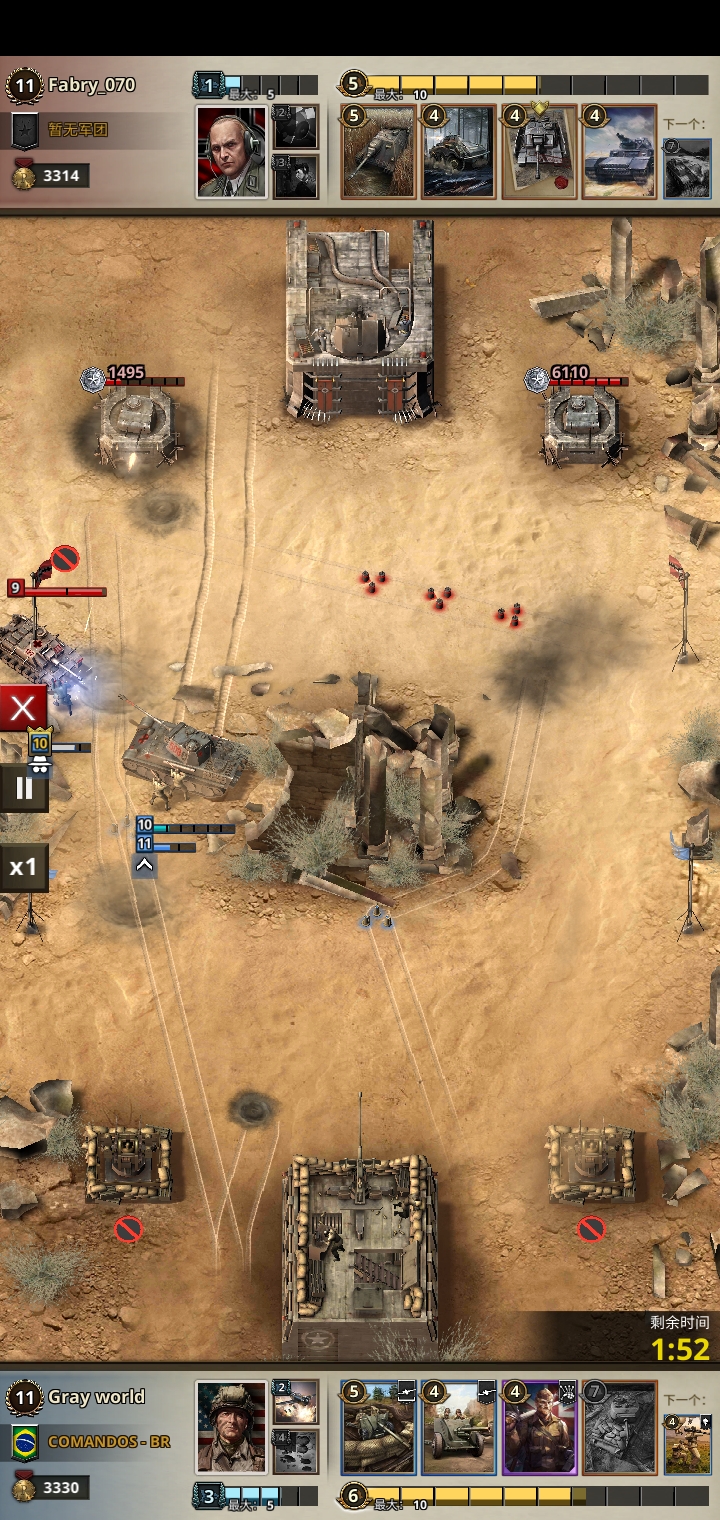Pause the battle playback
720x1520 pixels.
tap(23, 789)
